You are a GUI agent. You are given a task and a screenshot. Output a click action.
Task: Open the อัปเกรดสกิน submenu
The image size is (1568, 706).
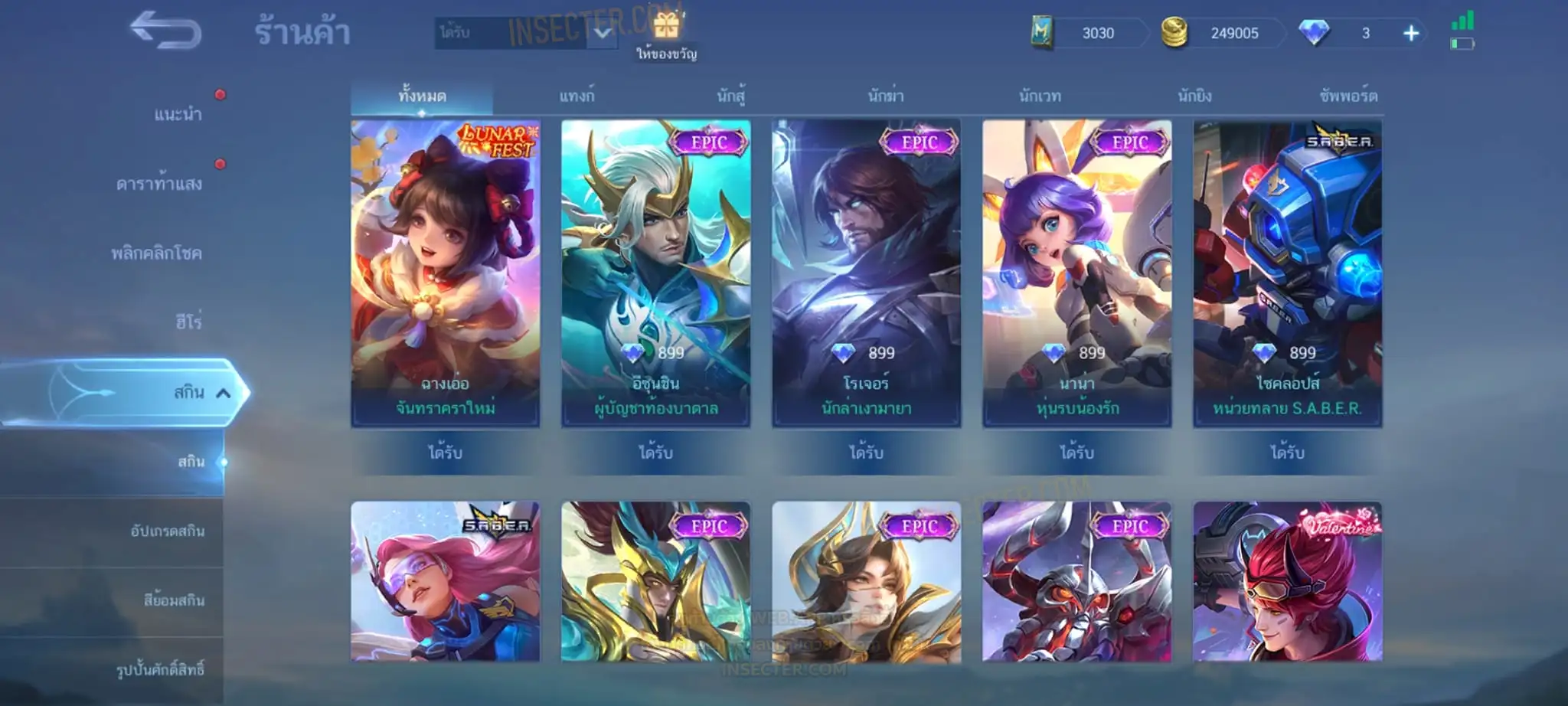coord(167,531)
